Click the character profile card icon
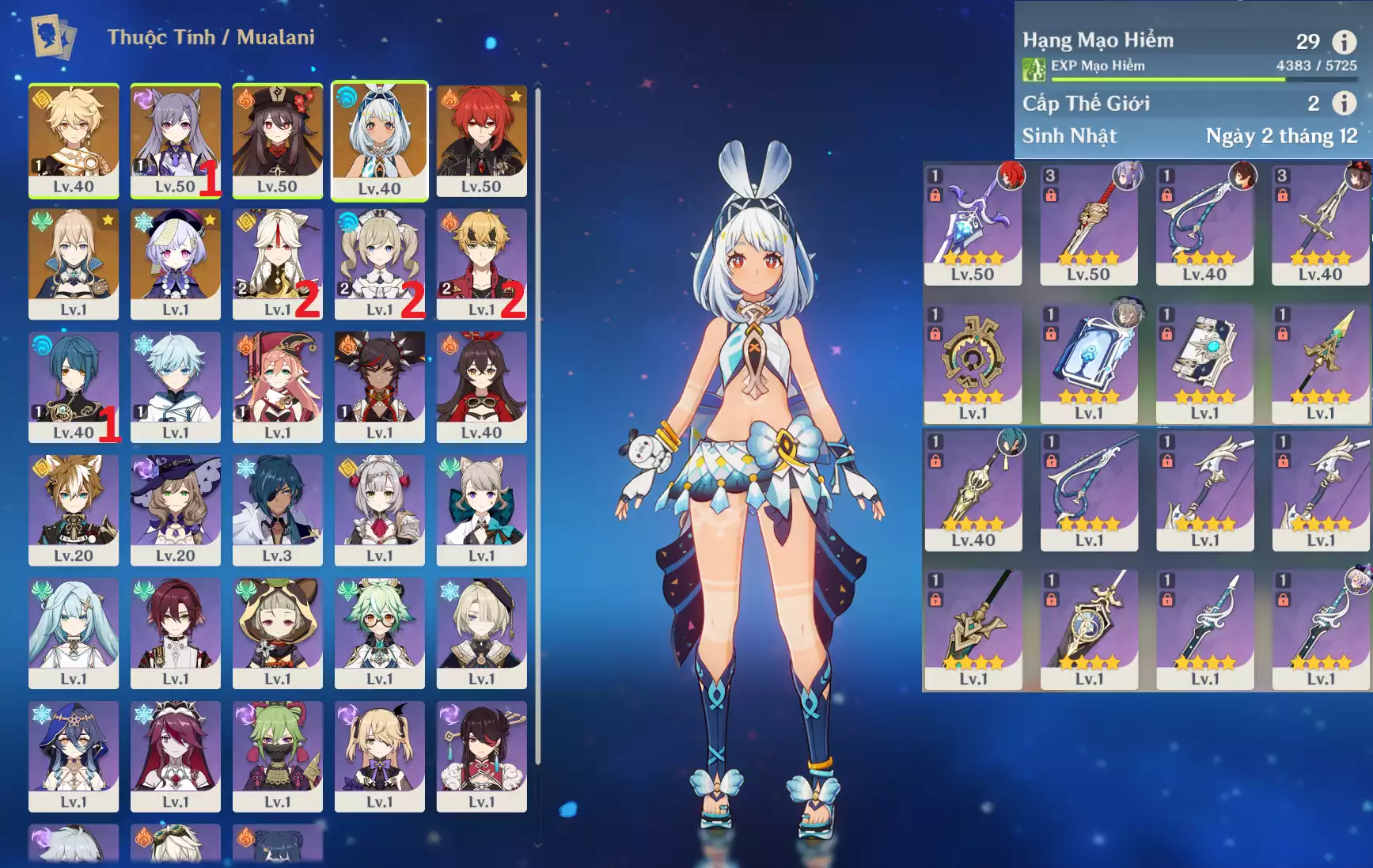 (53, 36)
